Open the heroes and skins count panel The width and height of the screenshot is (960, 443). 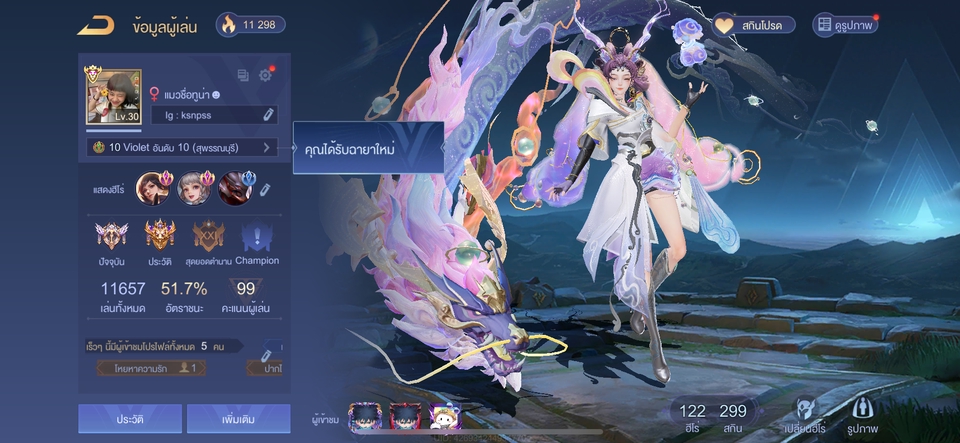(714, 418)
